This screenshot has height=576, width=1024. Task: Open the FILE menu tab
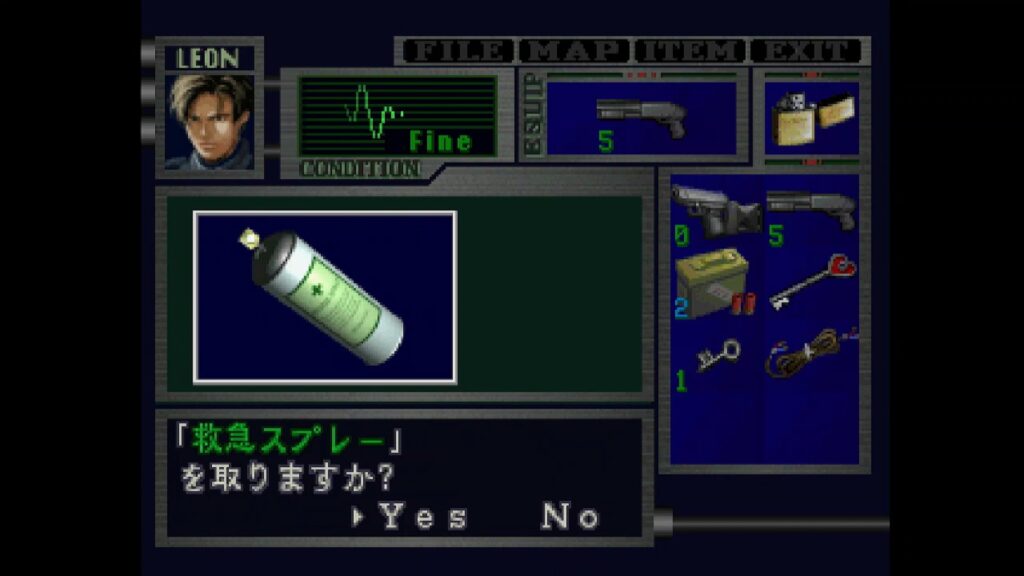tap(457, 51)
